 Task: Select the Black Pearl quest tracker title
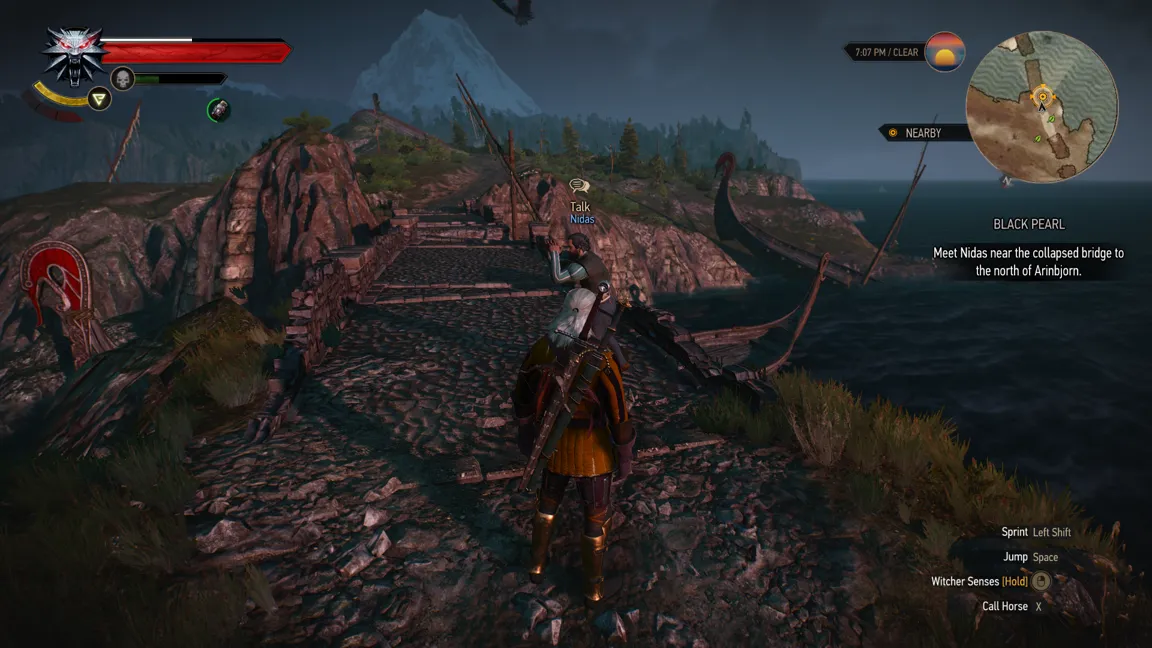pyautogui.click(x=1028, y=225)
